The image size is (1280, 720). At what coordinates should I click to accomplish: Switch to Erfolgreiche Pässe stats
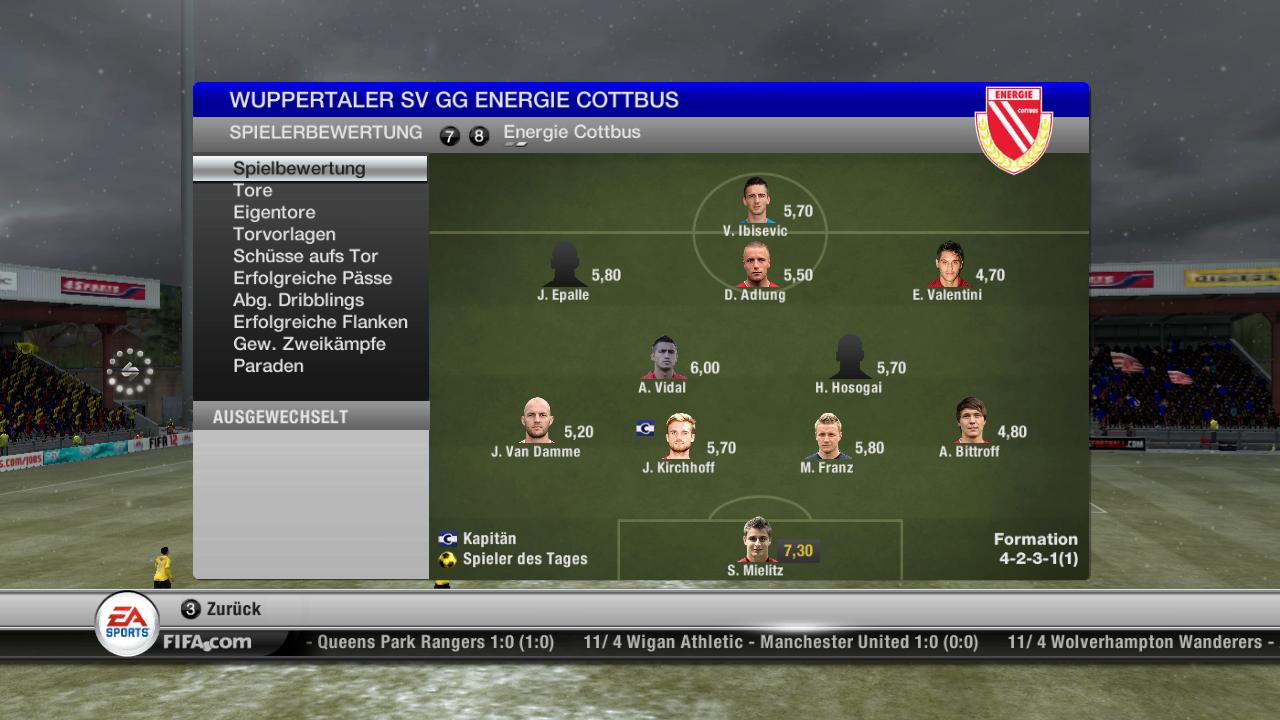pos(312,278)
